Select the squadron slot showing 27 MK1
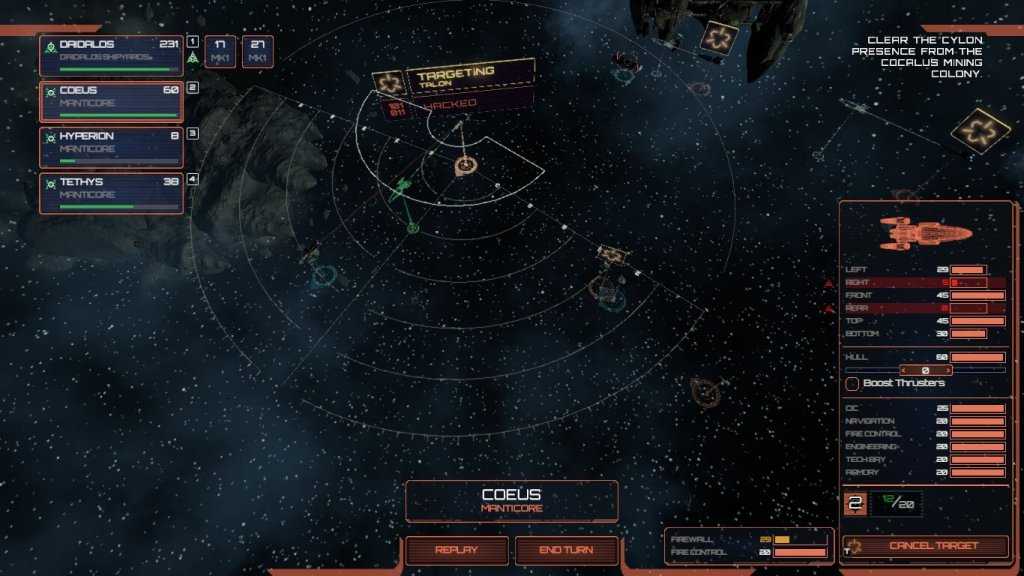Viewport: 1024px width, 576px height. [x=257, y=51]
